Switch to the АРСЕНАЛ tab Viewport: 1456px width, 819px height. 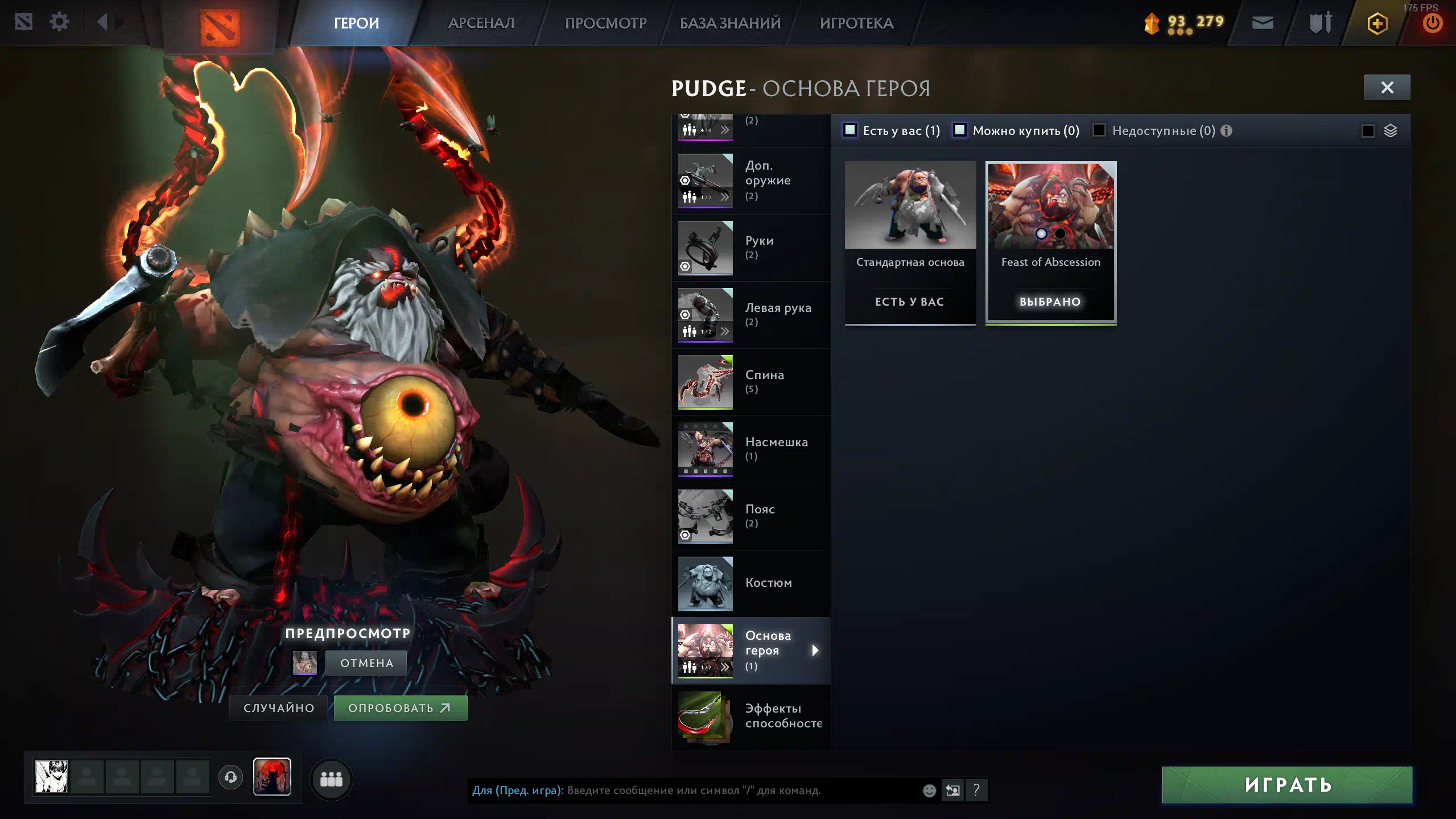(x=481, y=23)
